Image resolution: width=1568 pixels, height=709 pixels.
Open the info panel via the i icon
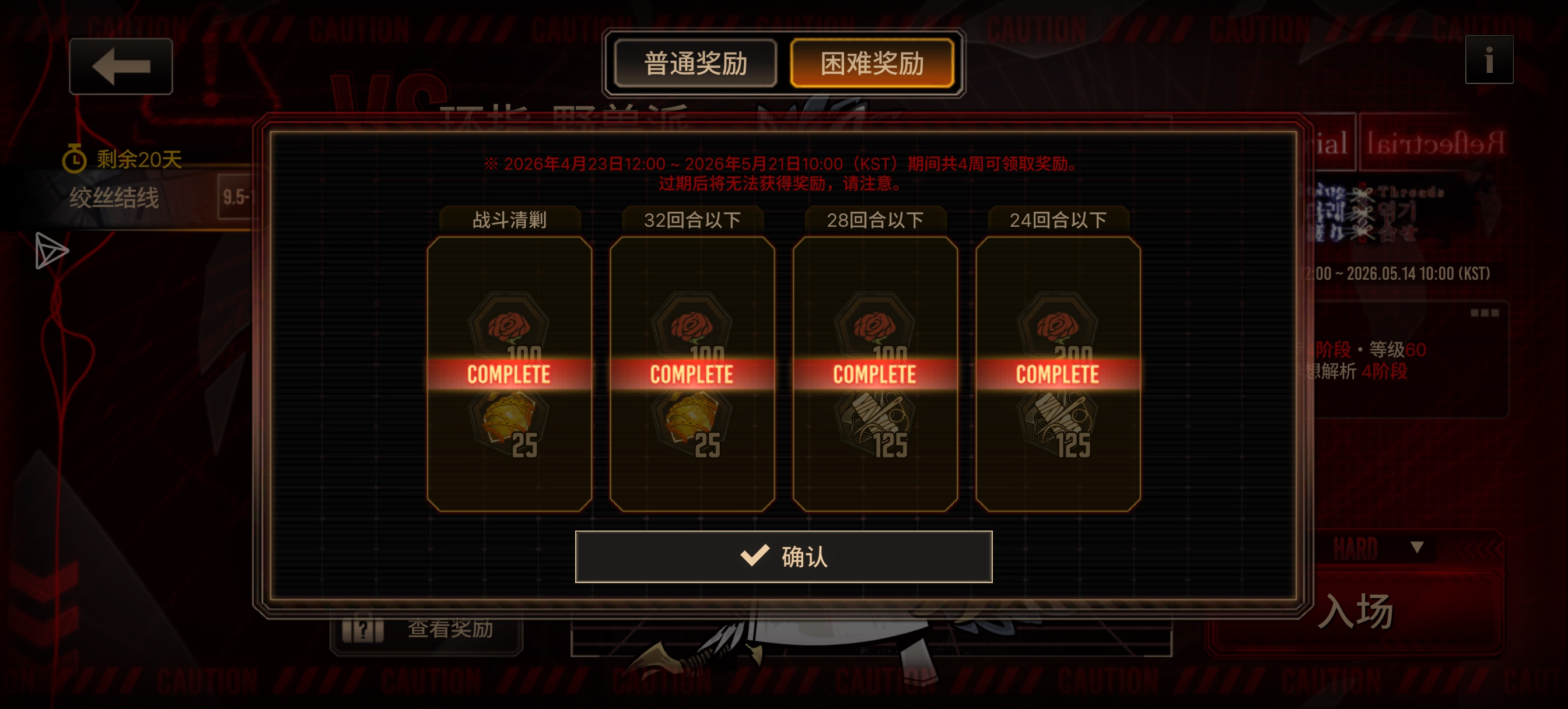(x=1489, y=59)
